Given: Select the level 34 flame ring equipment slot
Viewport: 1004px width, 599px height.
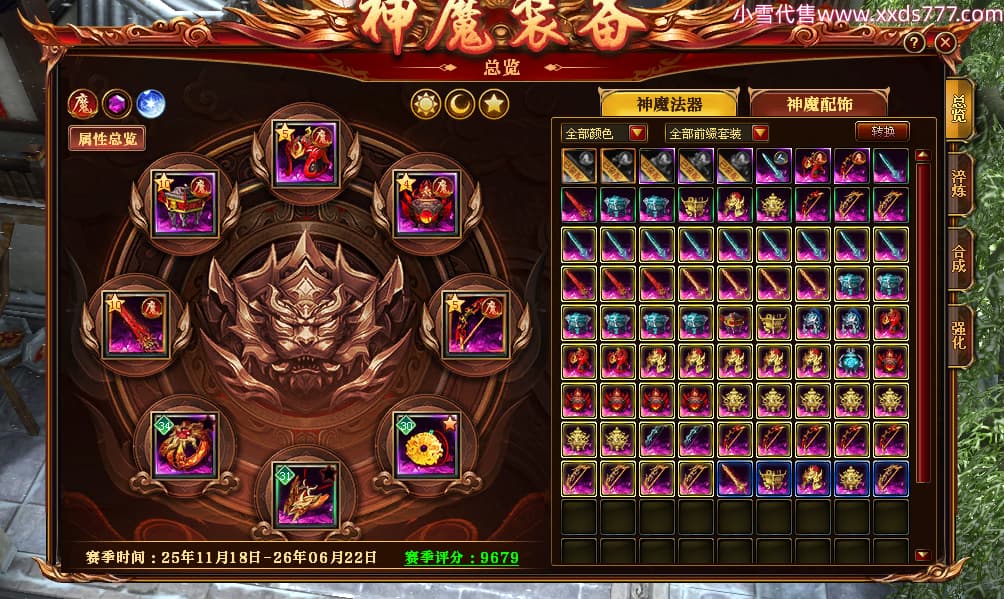Looking at the screenshot, I should pyautogui.click(x=185, y=444).
